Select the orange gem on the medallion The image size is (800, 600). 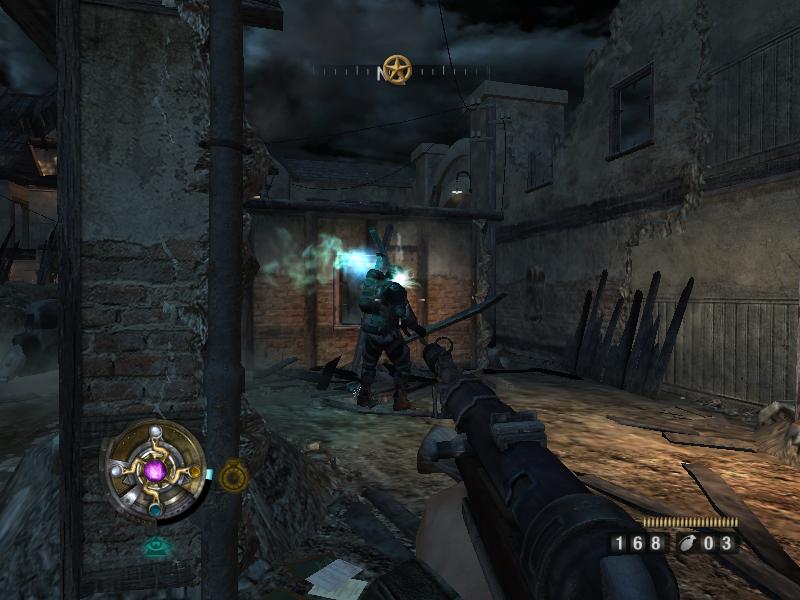pos(196,472)
